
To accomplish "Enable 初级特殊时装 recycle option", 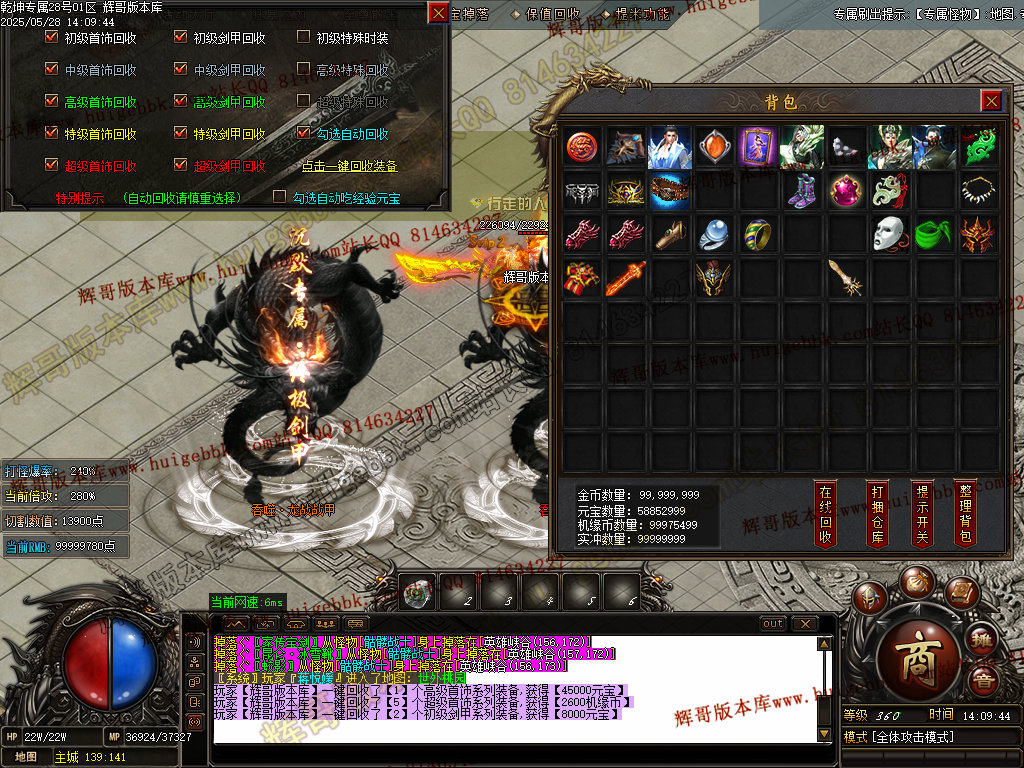I will 304,38.
